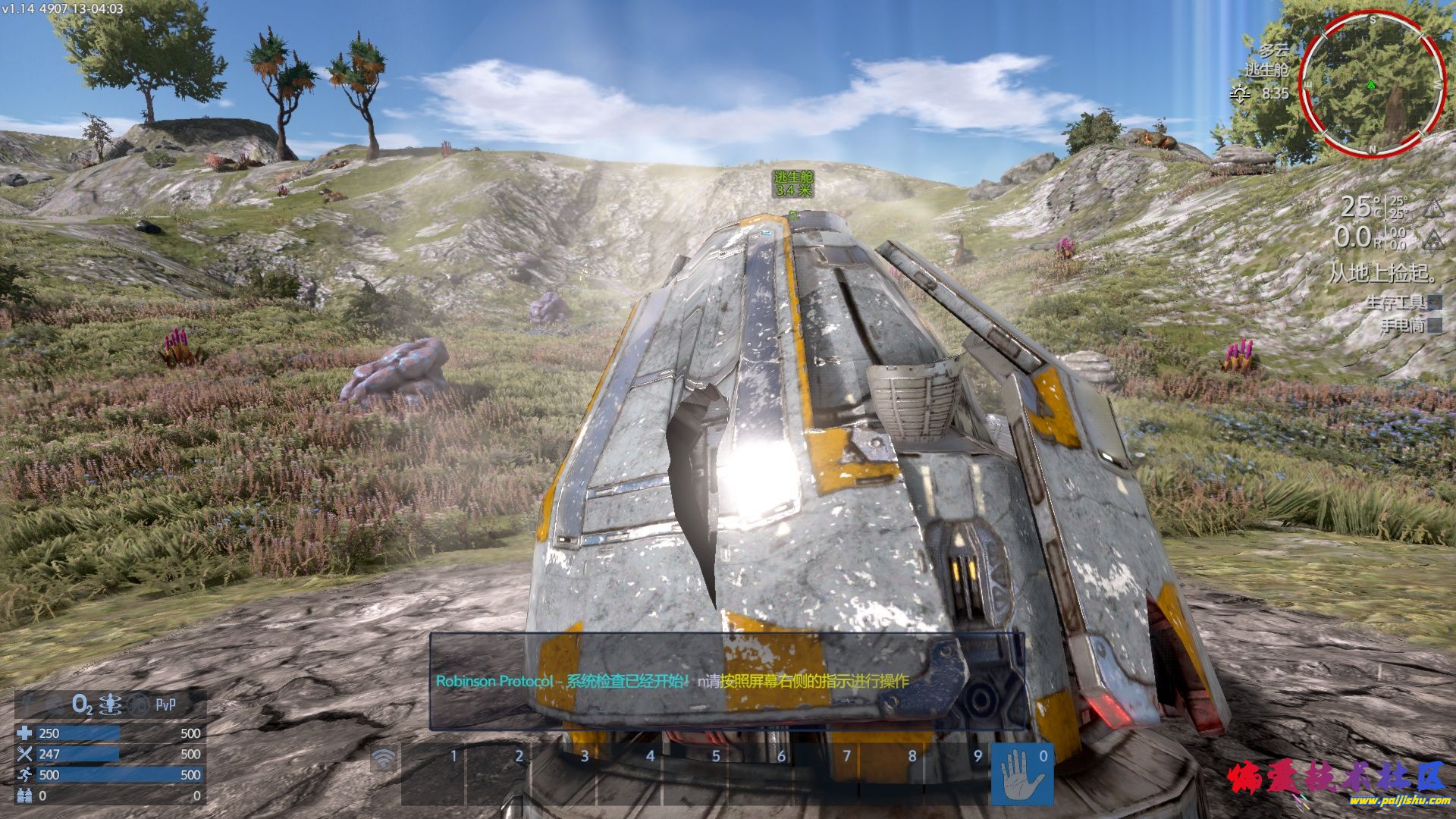This screenshot has height=819, width=1456.
Task: Select the 逃生舱 waypoint marker
Action: tap(793, 184)
